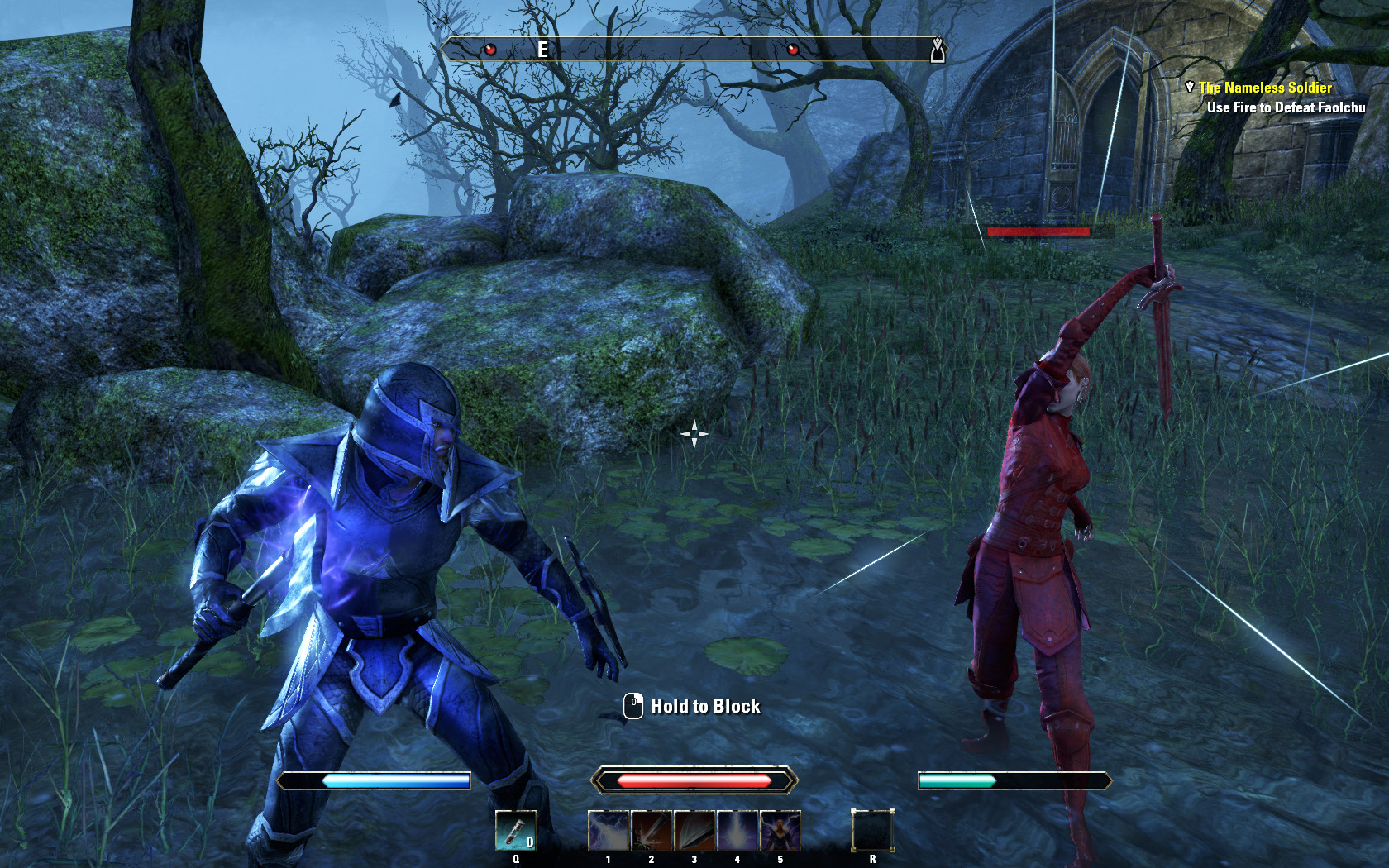This screenshot has height=868, width=1389.
Task: Click the compass bar
Action: pyautogui.click(x=693, y=50)
